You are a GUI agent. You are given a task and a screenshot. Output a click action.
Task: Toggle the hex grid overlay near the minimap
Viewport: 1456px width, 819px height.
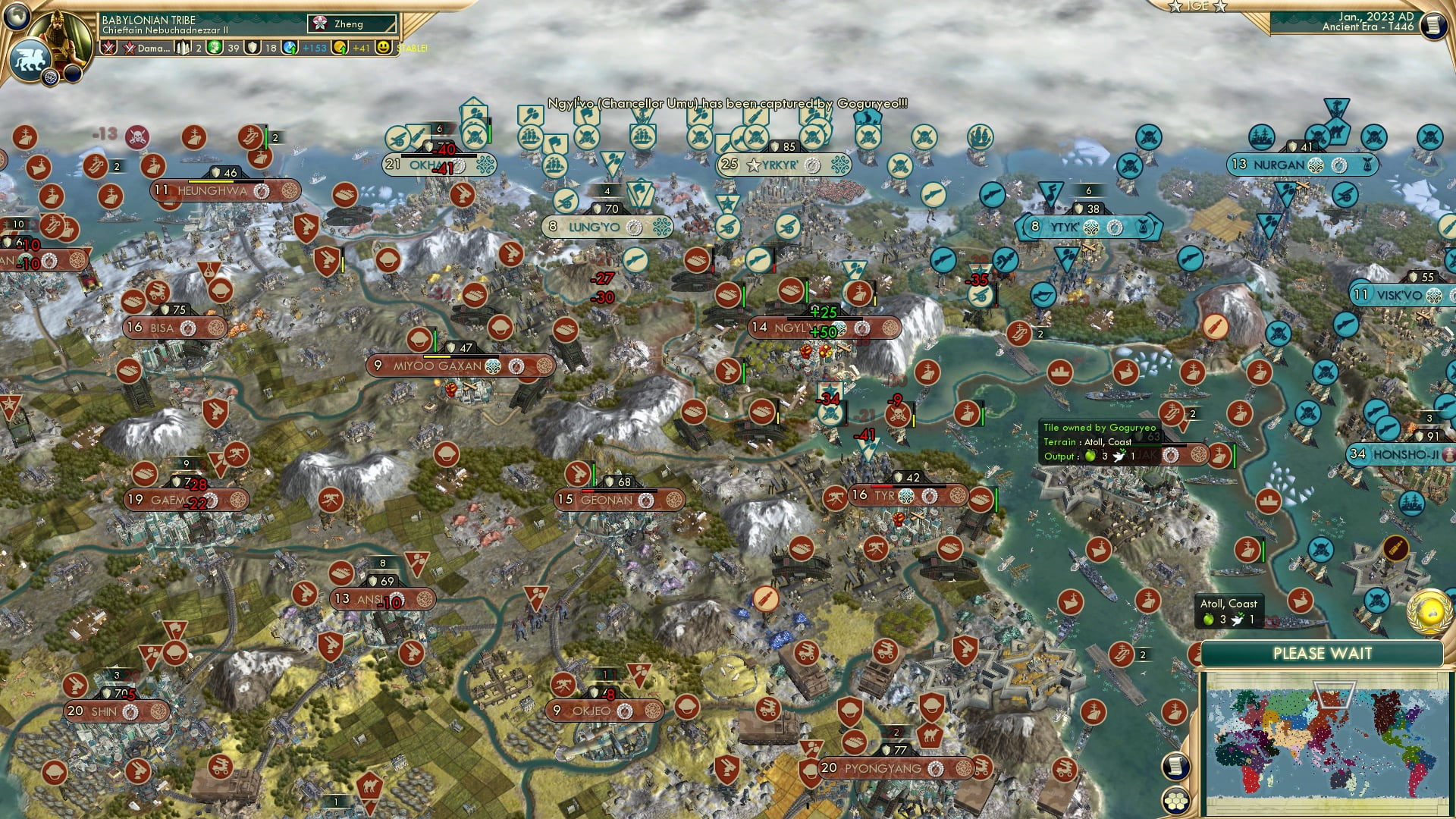point(1176,802)
